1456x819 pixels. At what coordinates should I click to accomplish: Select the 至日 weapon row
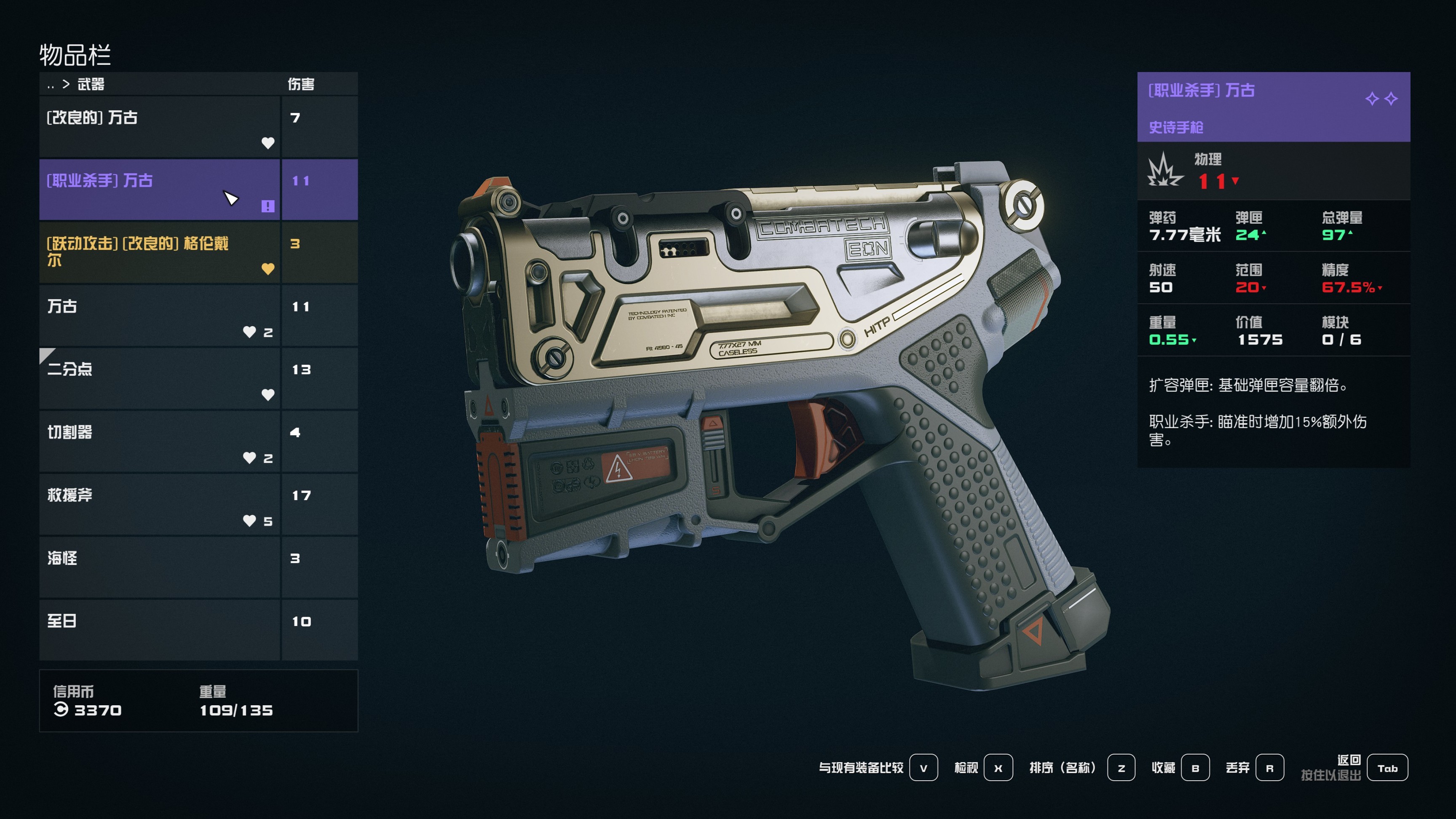click(x=159, y=630)
